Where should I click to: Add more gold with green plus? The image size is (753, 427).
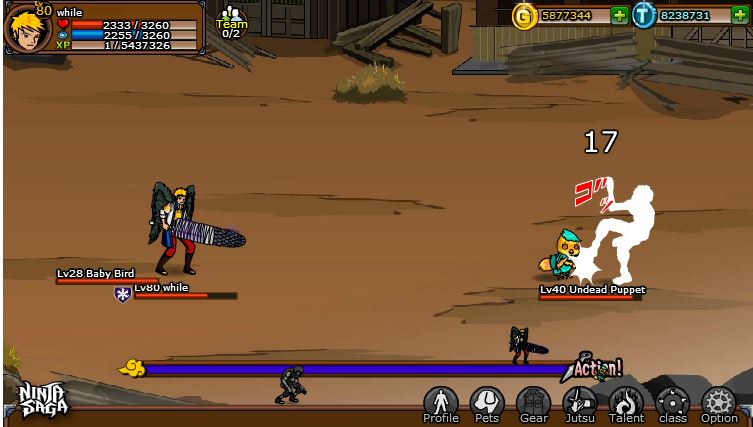point(619,15)
